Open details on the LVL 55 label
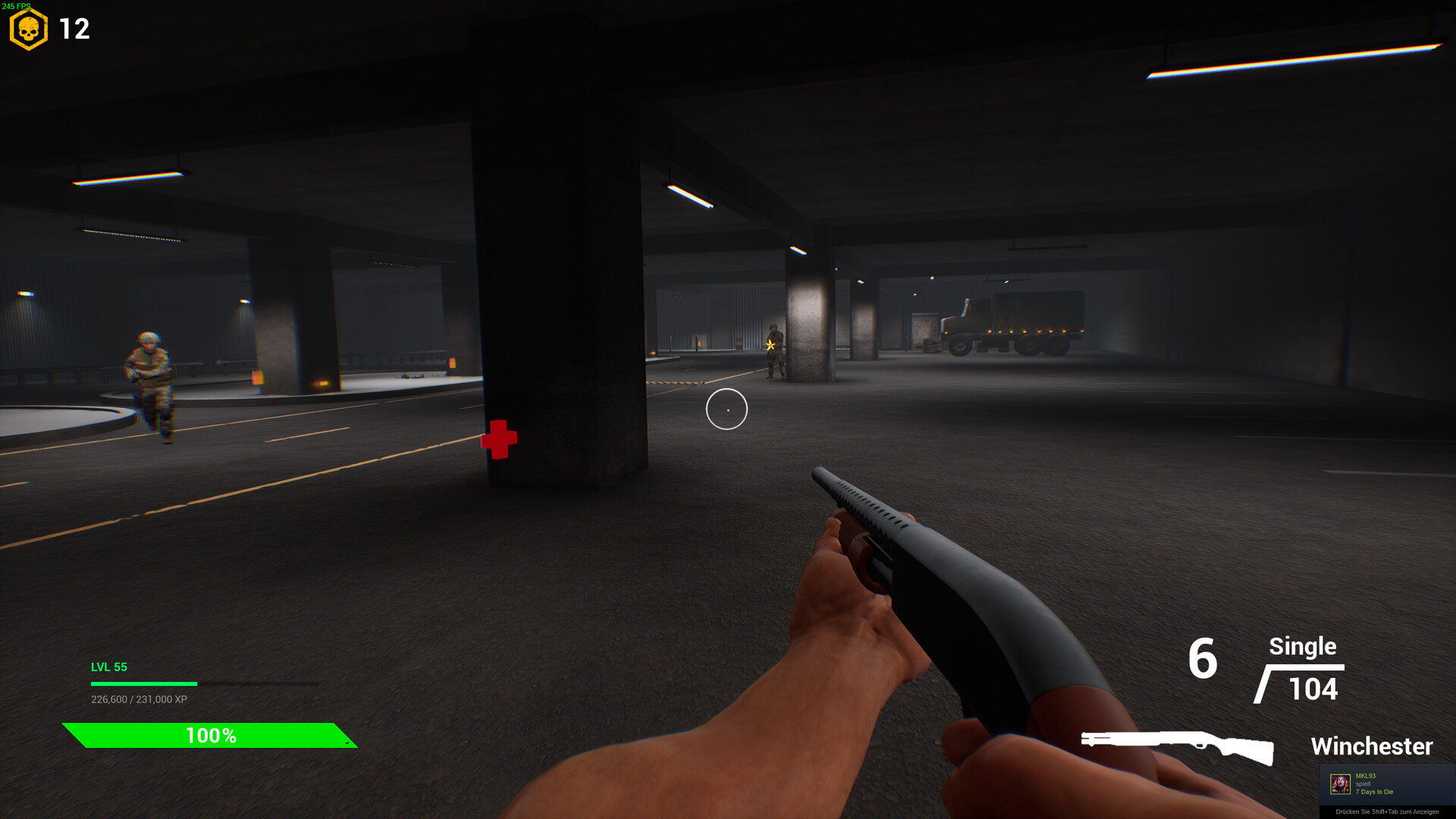 (x=108, y=667)
